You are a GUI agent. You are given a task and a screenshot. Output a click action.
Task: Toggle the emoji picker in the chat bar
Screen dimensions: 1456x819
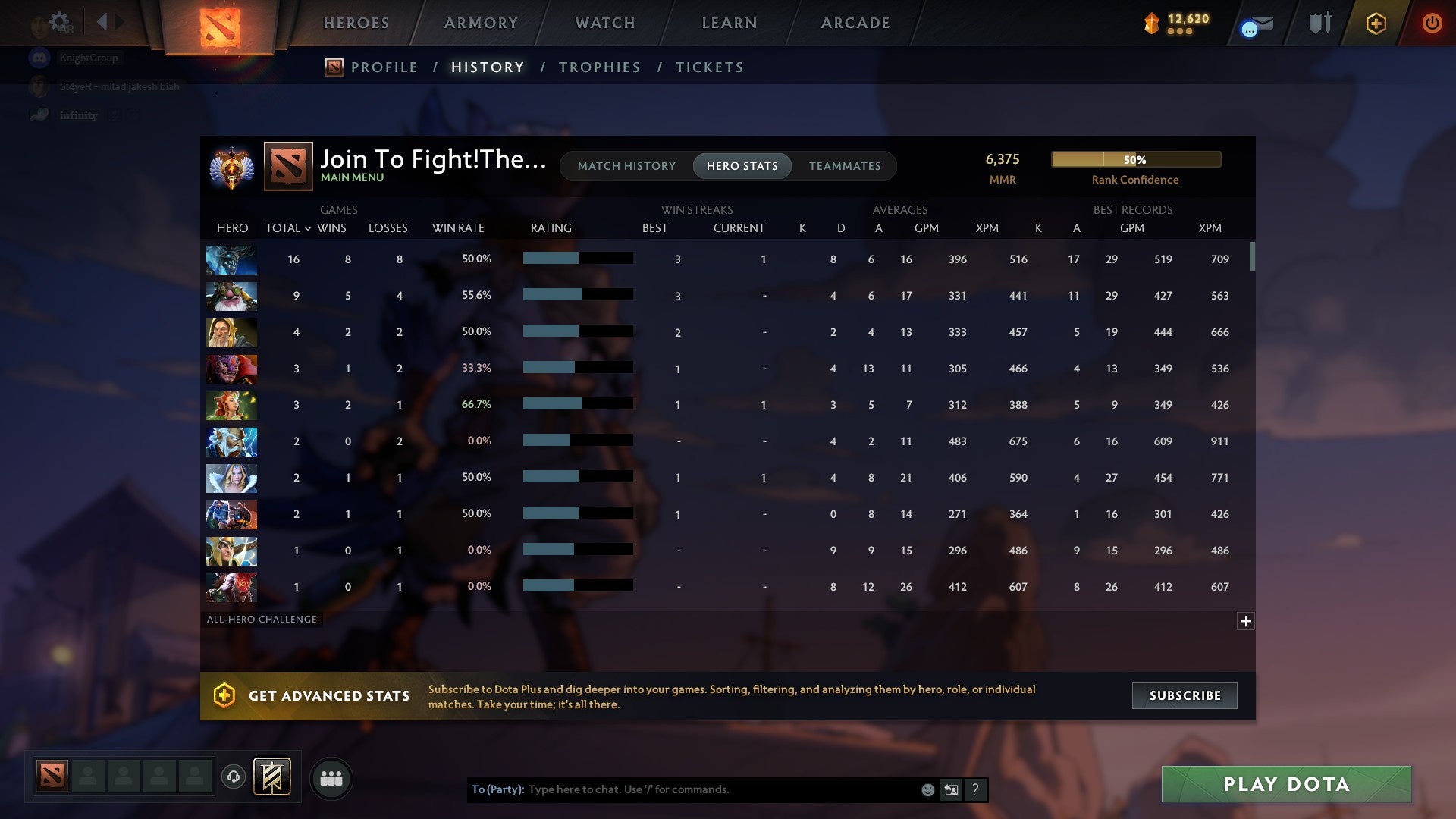tap(927, 789)
